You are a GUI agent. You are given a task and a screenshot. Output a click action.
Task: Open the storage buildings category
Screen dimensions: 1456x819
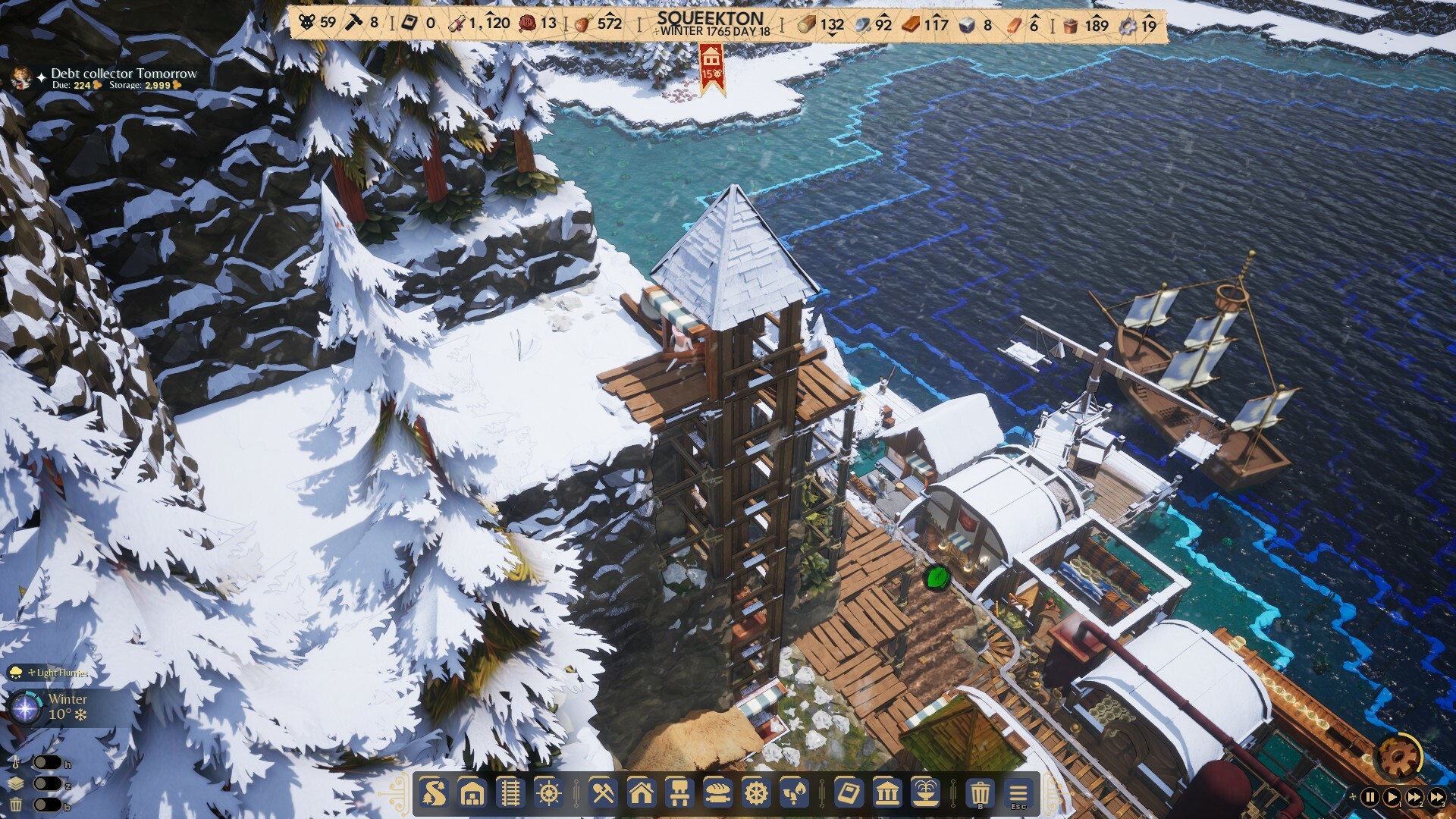[472, 795]
